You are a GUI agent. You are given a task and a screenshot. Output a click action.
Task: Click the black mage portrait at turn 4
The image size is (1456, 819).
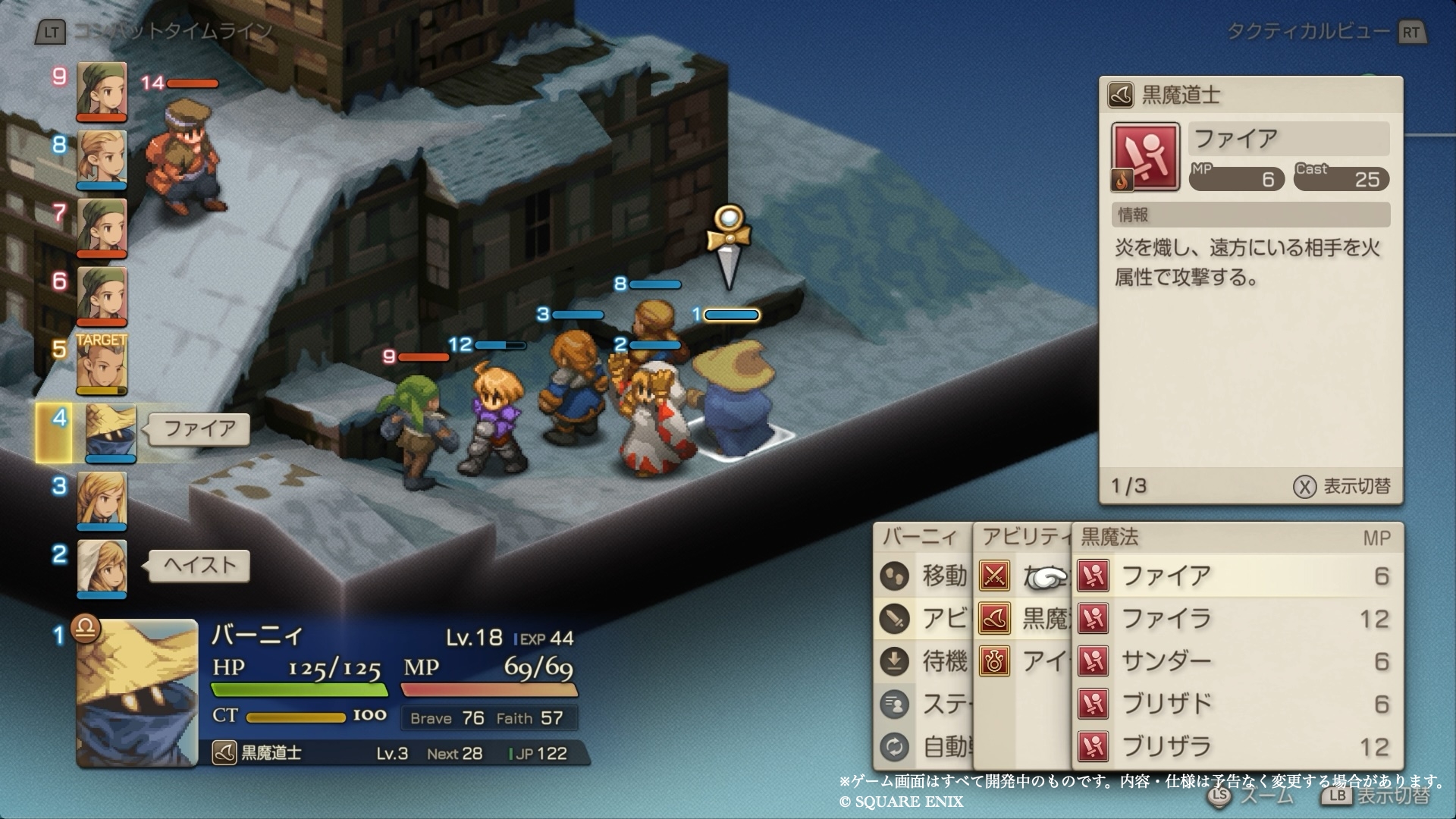110,432
